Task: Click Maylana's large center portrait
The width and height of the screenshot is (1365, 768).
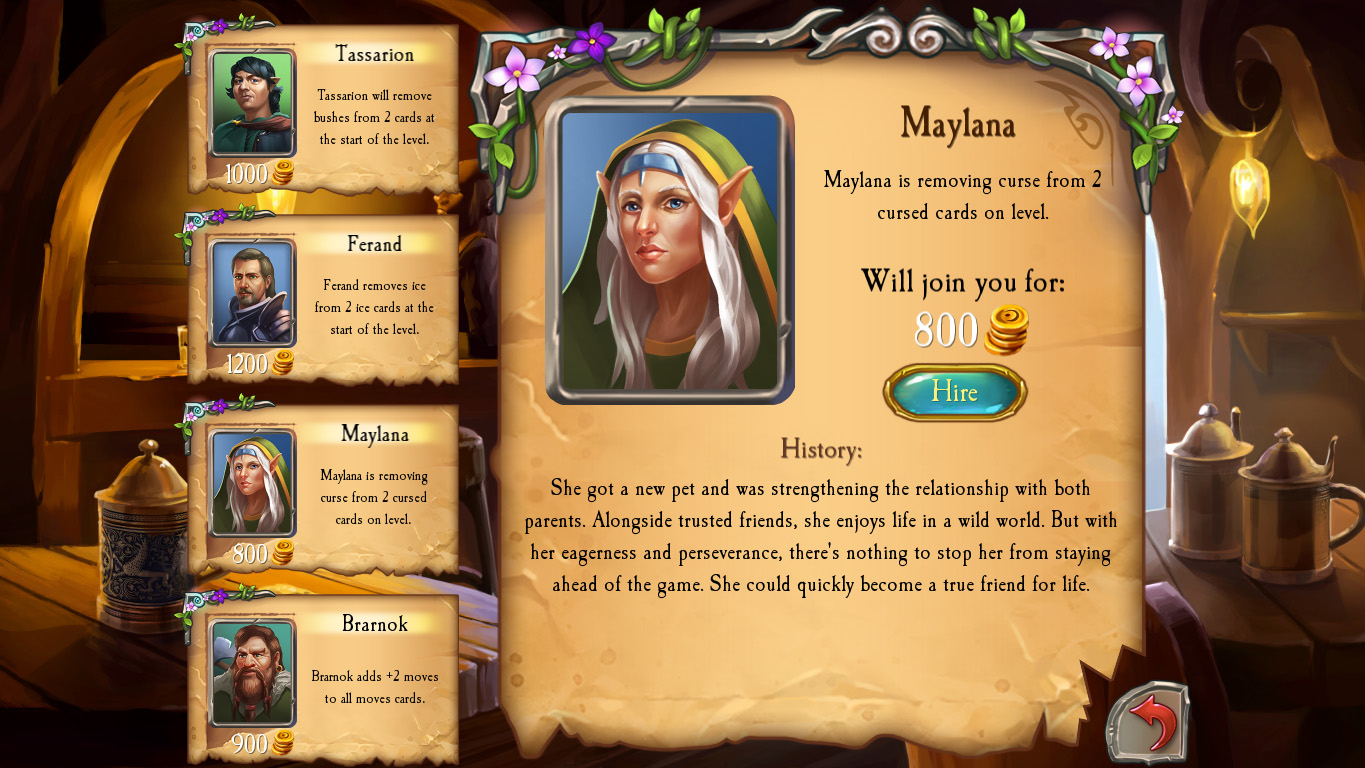Action: pos(669,248)
